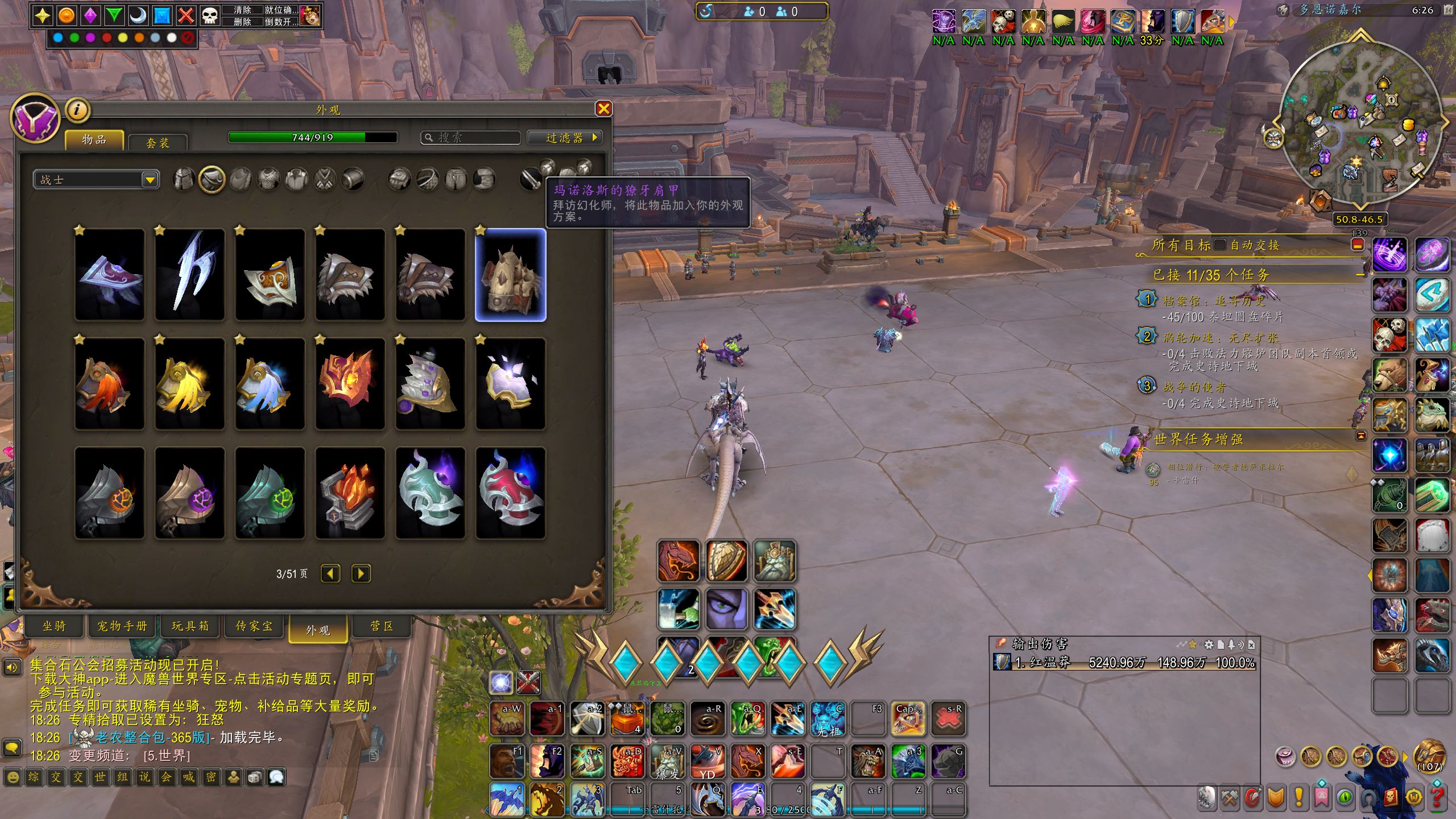Click the 搜索 search field
The width and height of the screenshot is (1456, 819).
pyautogui.click(x=471, y=138)
